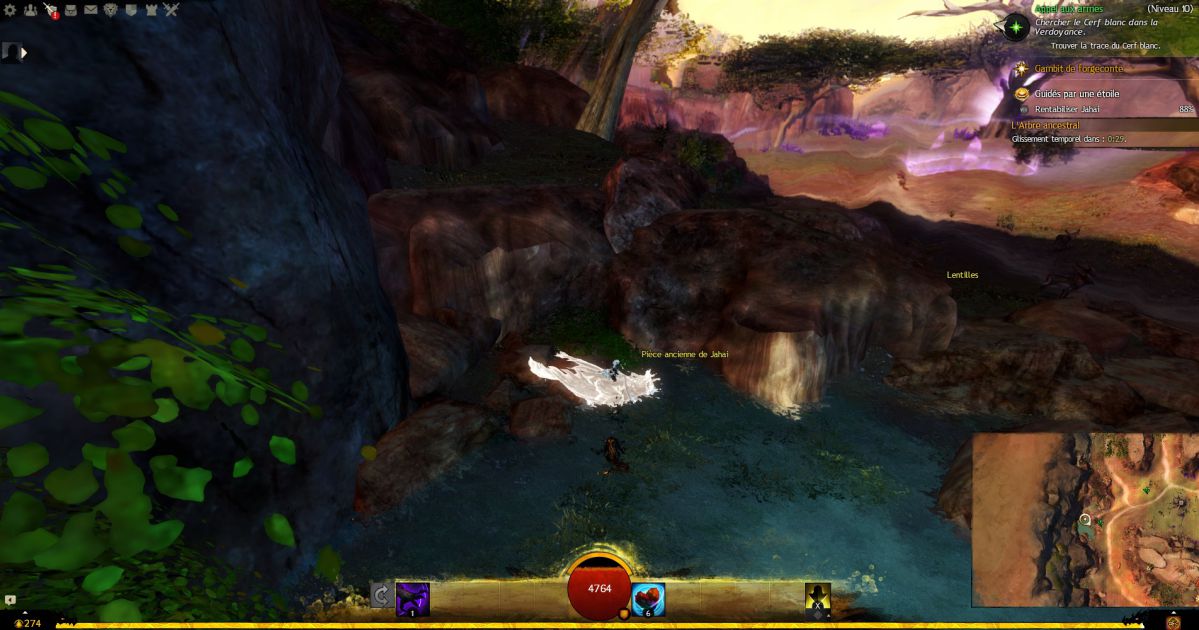The image size is (1199, 630).
Task: Open the World vs World castle icon
Action: tap(151, 10)
